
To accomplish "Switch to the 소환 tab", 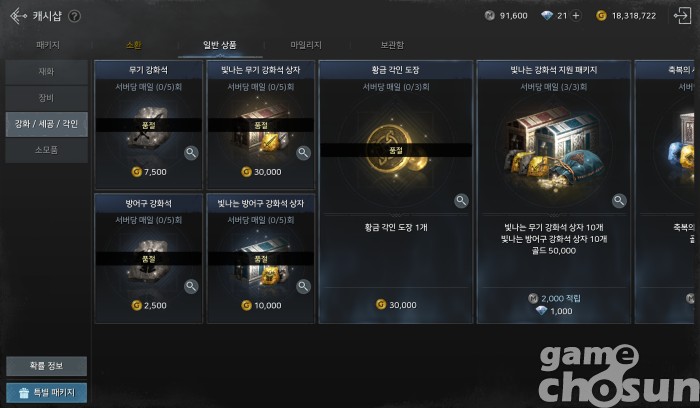I will (x=134, y=45).
